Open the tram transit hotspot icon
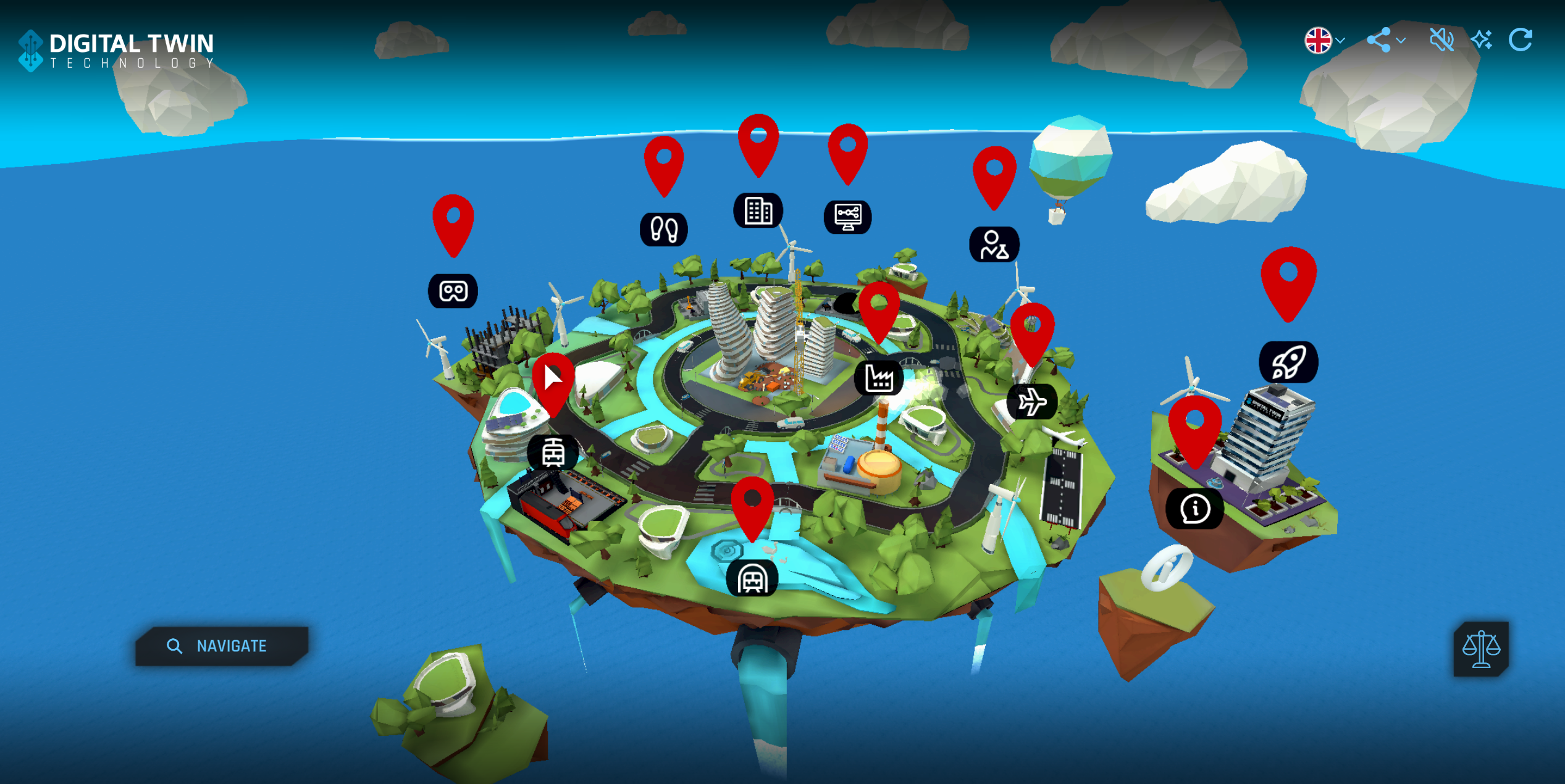Screen dimensions: 1565x784 (x=553, y=452)
